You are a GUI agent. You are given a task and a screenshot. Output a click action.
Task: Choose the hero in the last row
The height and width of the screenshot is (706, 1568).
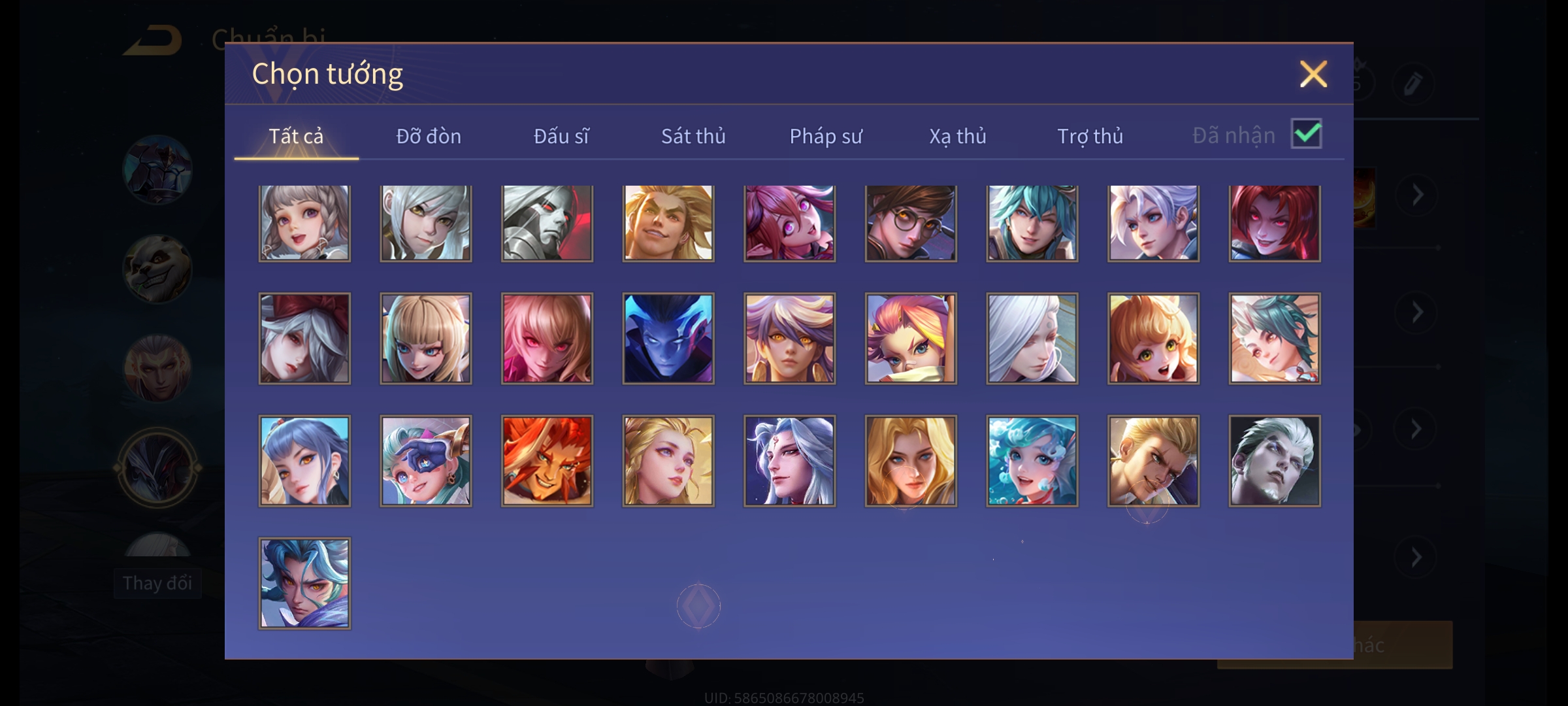click(304, 583)
